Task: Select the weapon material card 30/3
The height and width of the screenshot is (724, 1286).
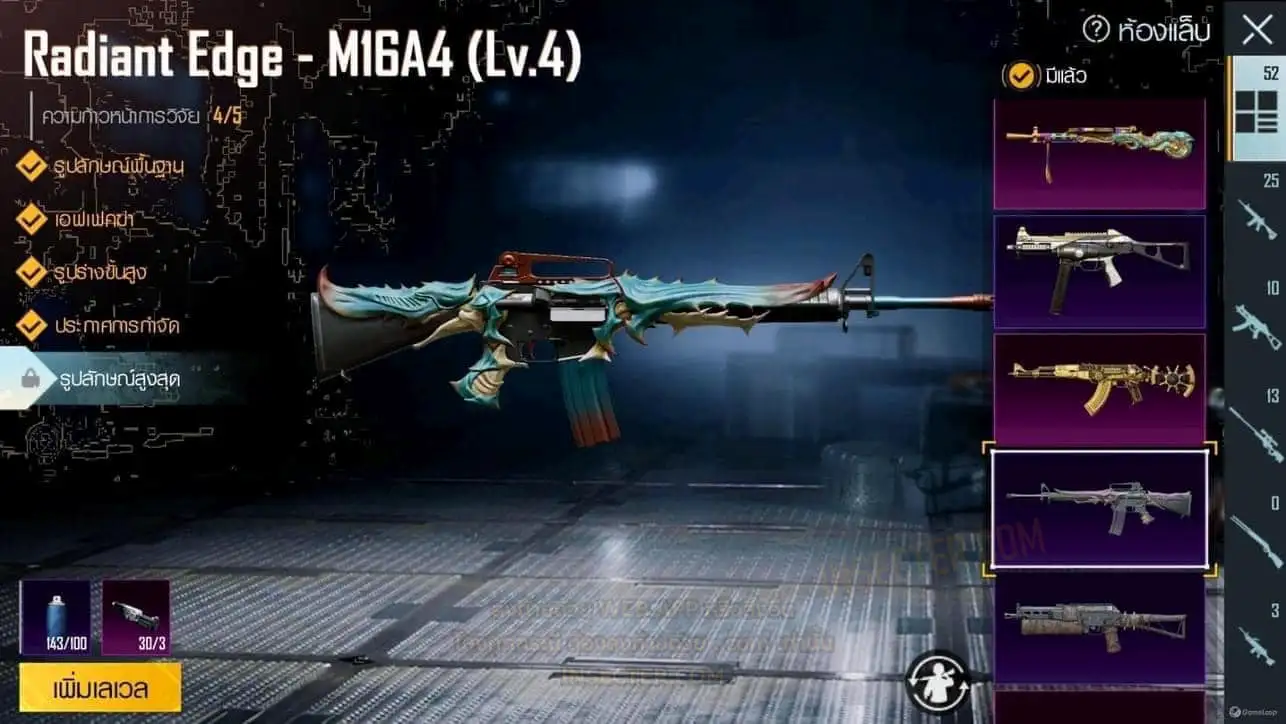Action: coord(136,617)
